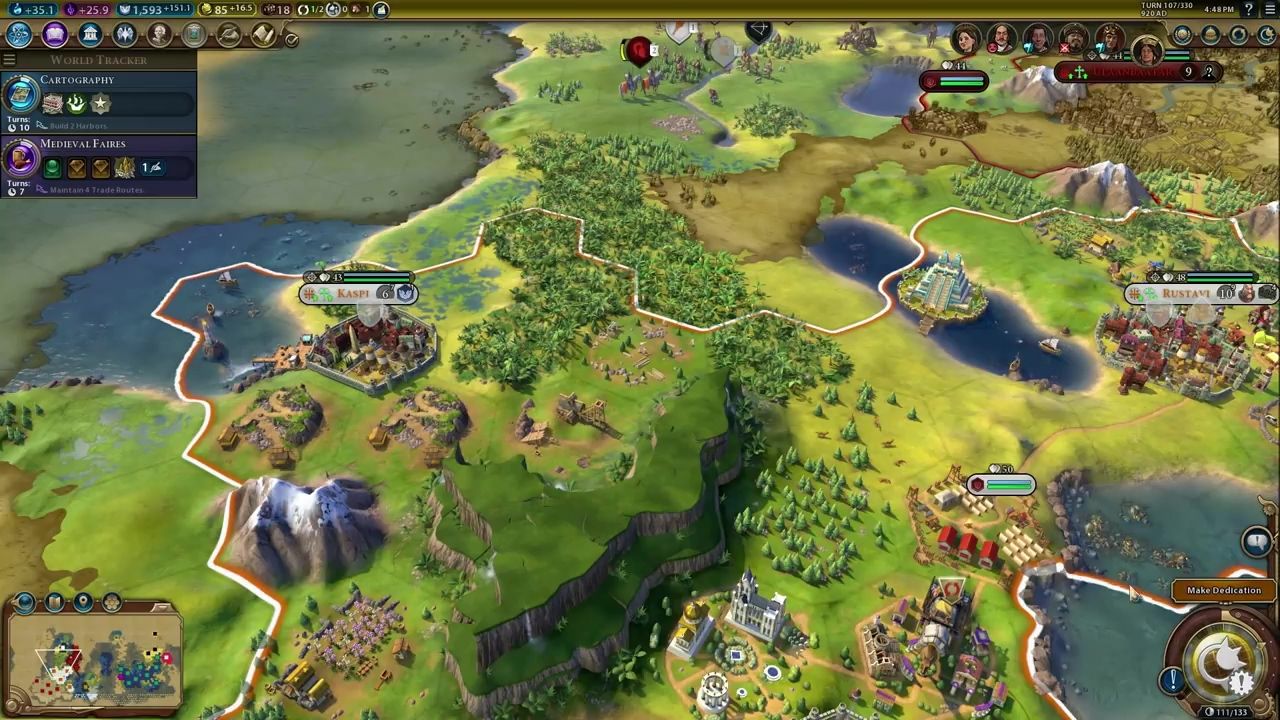This screenshot has width=1280, height=720.
Task: Open the Religion screen icon
Action: coord(124,35)
